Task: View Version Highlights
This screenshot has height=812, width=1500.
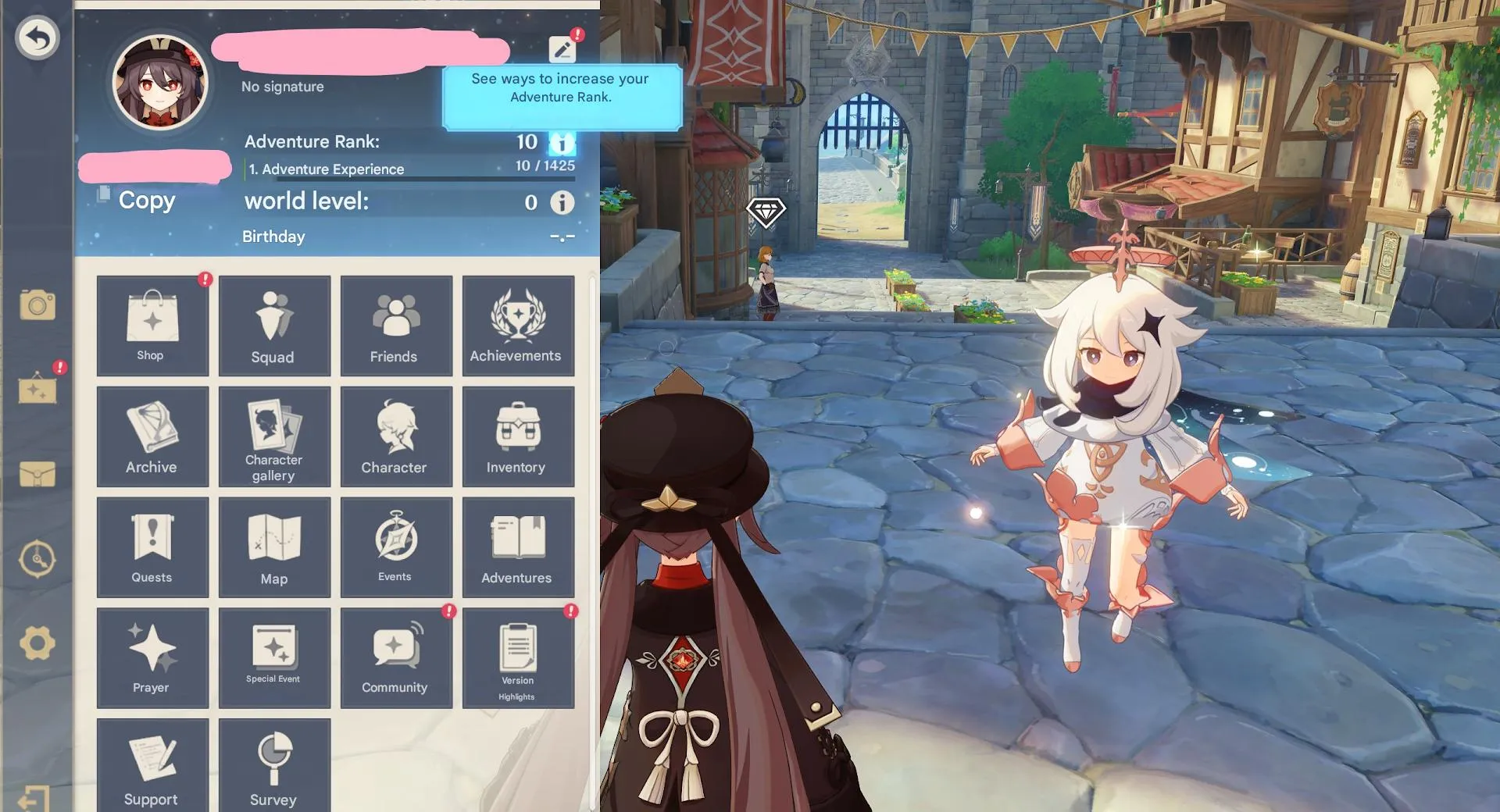Action: (x=518, y=658)
